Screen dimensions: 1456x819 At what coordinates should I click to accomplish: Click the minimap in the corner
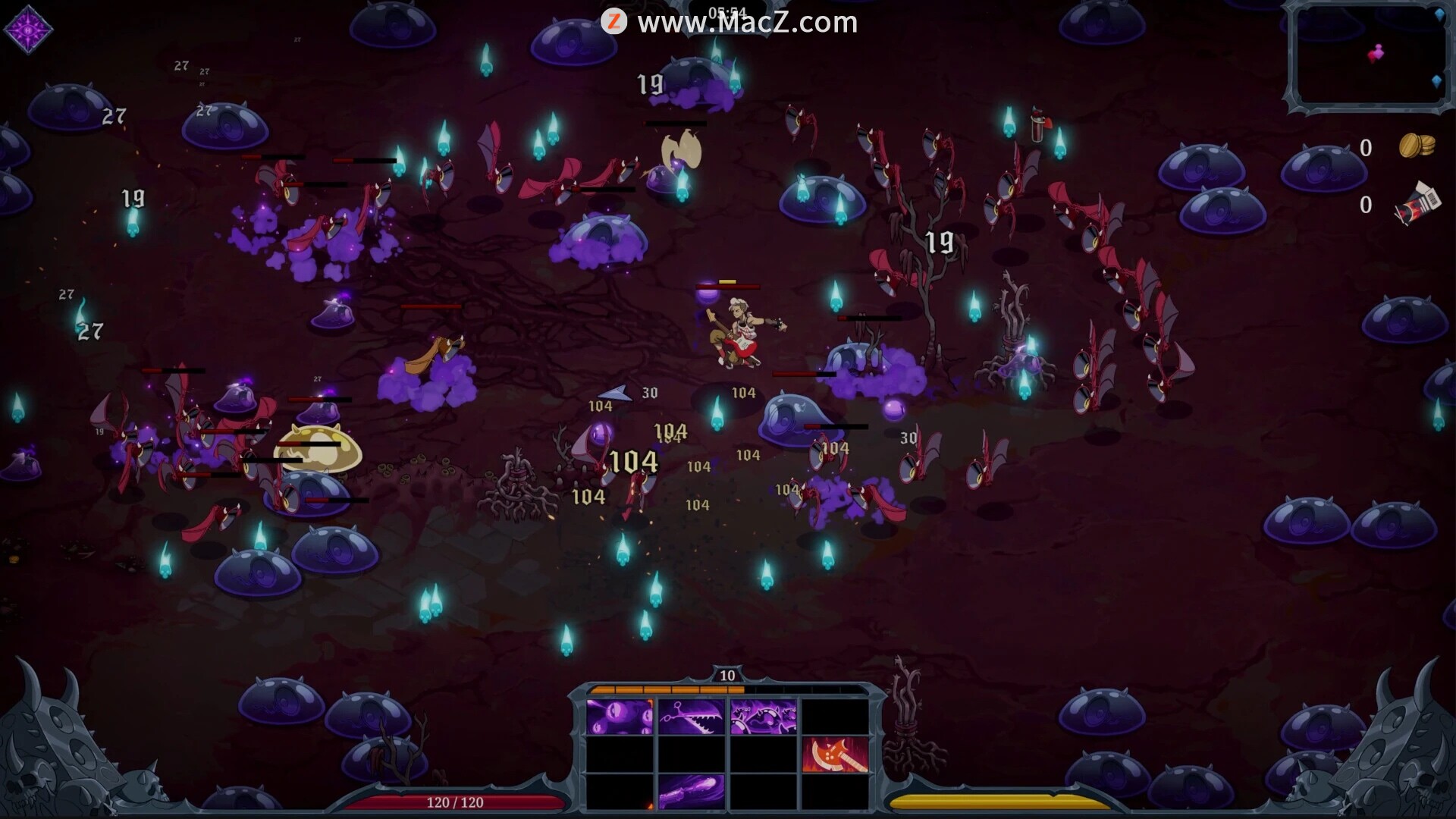[x=1369, y=57]
